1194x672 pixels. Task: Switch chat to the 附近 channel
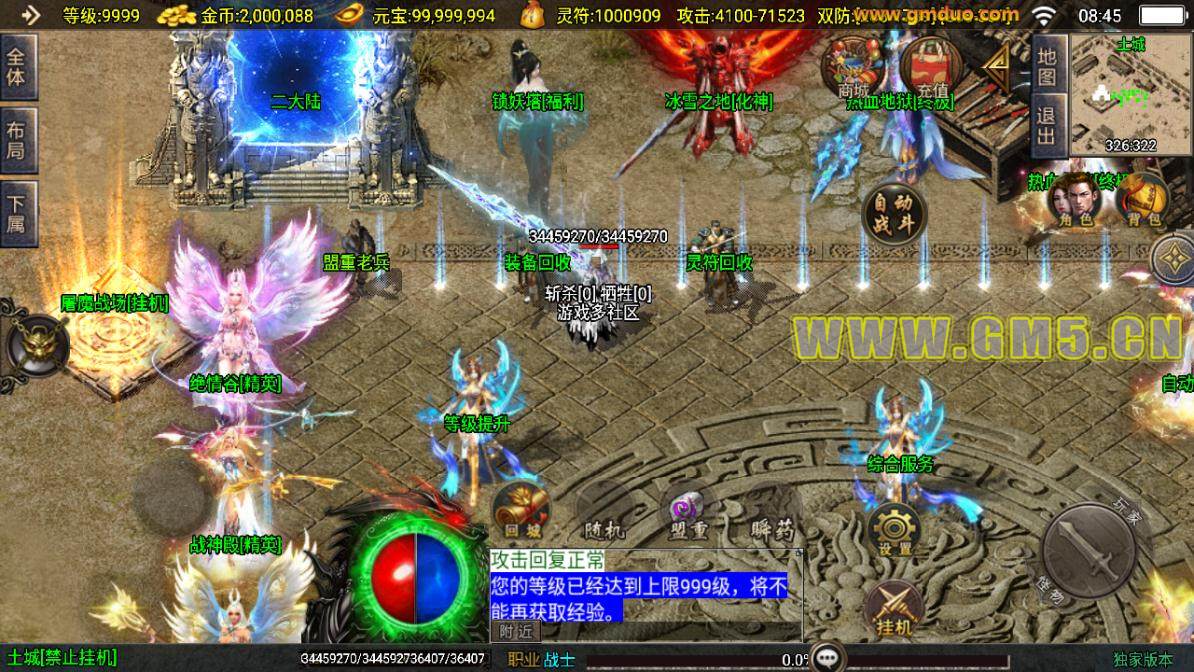(516, 631)
